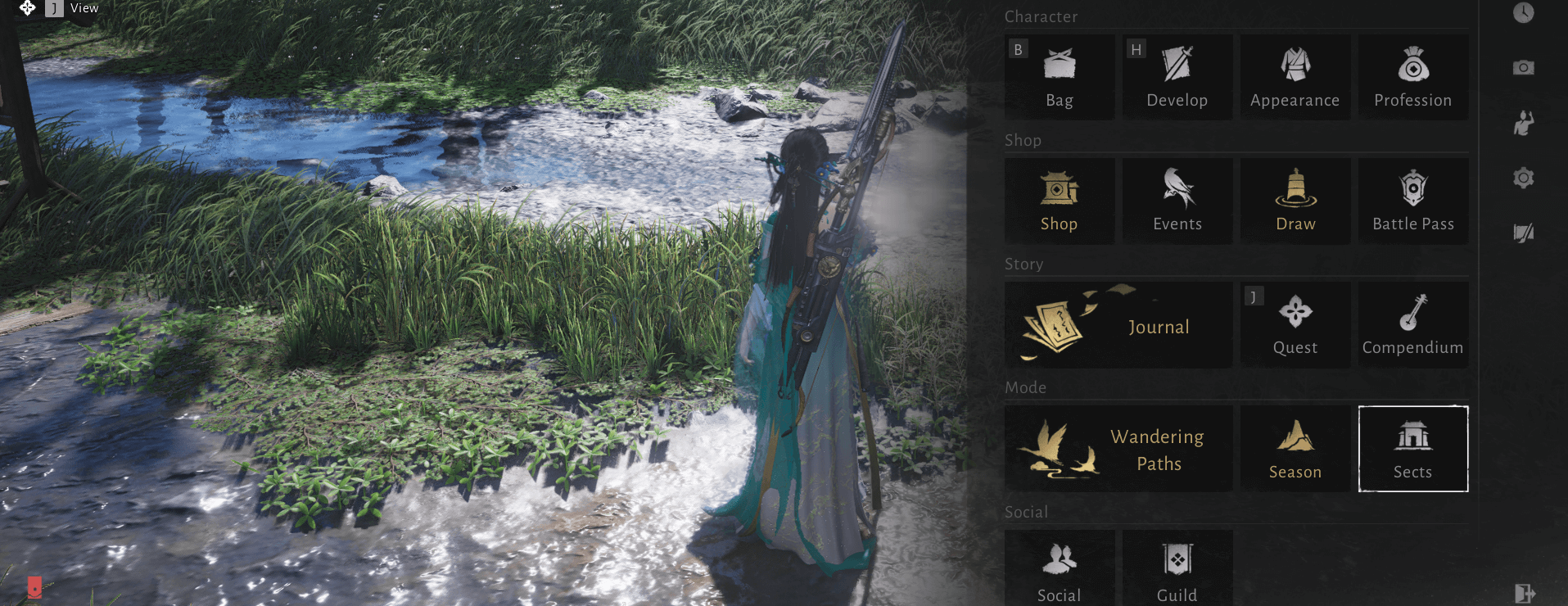Open the Profession panel

[1412, 77]
